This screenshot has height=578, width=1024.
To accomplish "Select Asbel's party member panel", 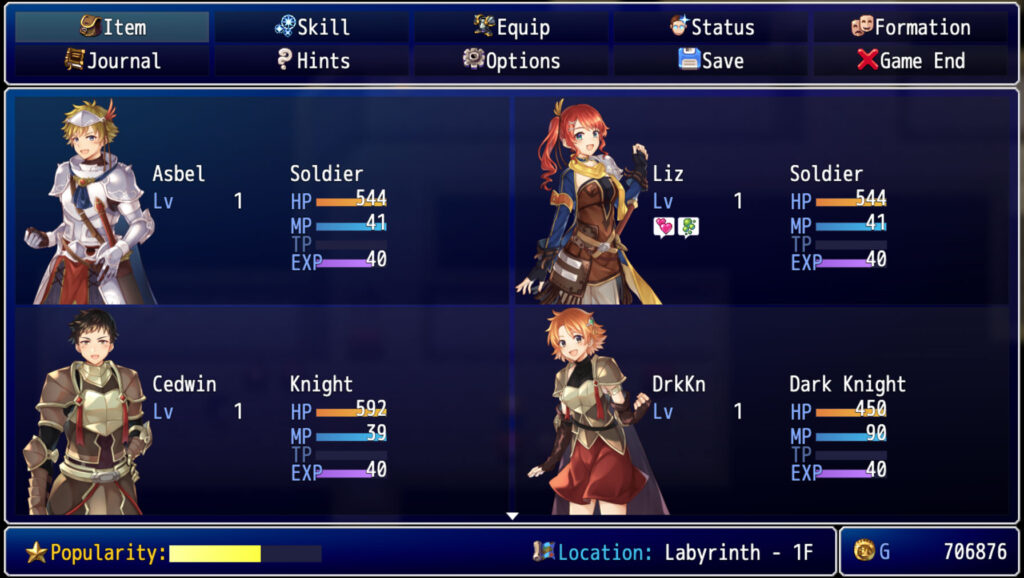I will [x=262, y=200].
